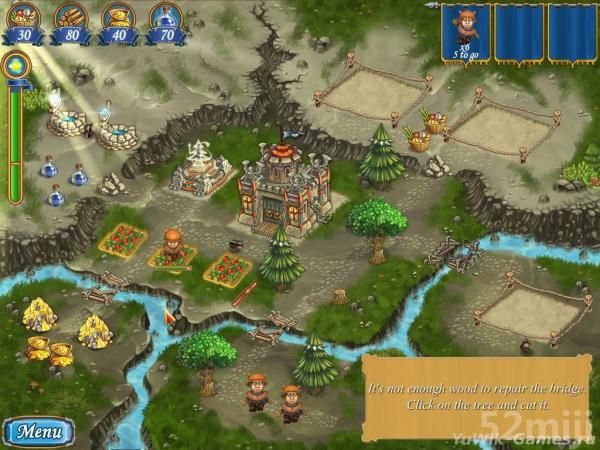Select the worker objective banner
The width and height of the screenshot is (600, 450).
tap(464, 35)
